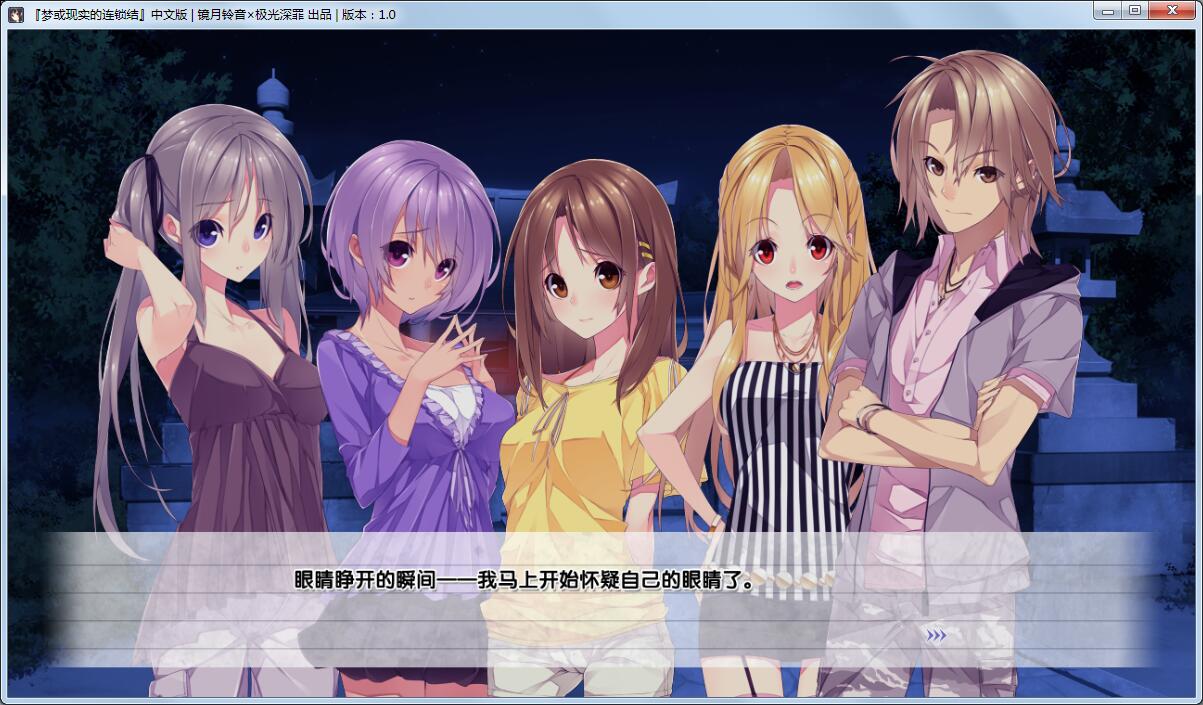Click the triple-arrow advance indicator in dialogue box

click(936, 634)
